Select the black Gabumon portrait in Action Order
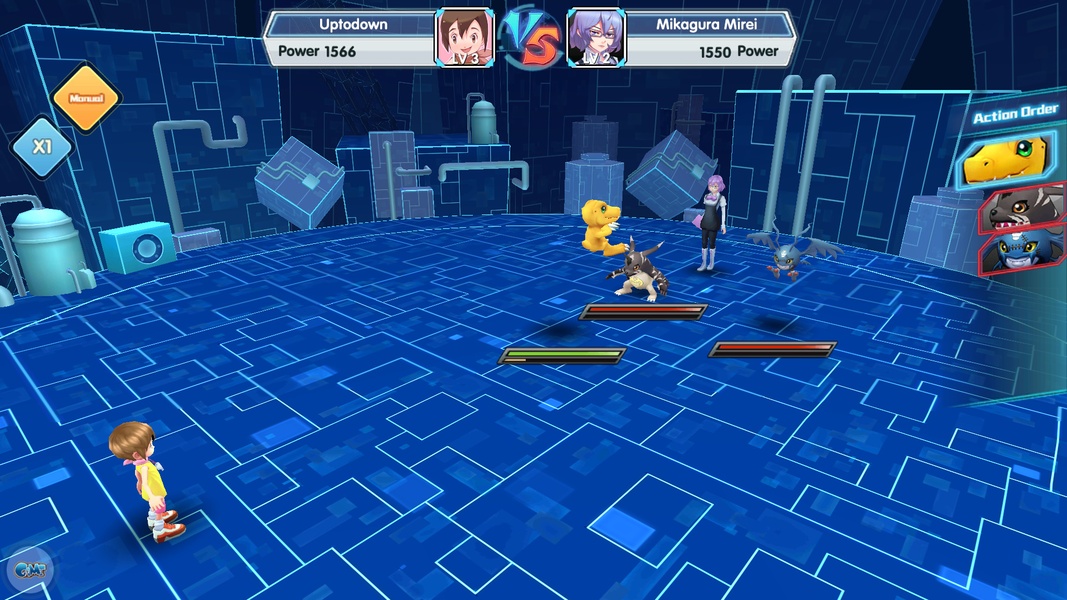Screen dimensions: 1067x600 (x=1022, y=208)
